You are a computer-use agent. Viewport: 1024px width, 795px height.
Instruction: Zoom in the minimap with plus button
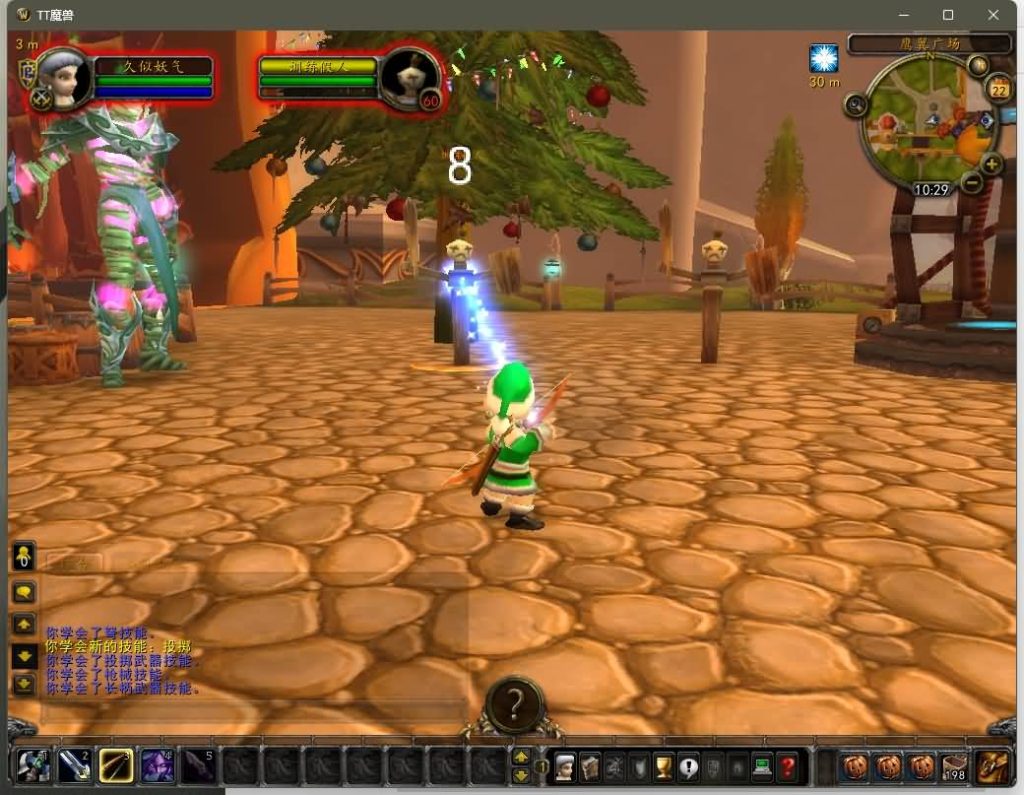[x=991, y=165]
